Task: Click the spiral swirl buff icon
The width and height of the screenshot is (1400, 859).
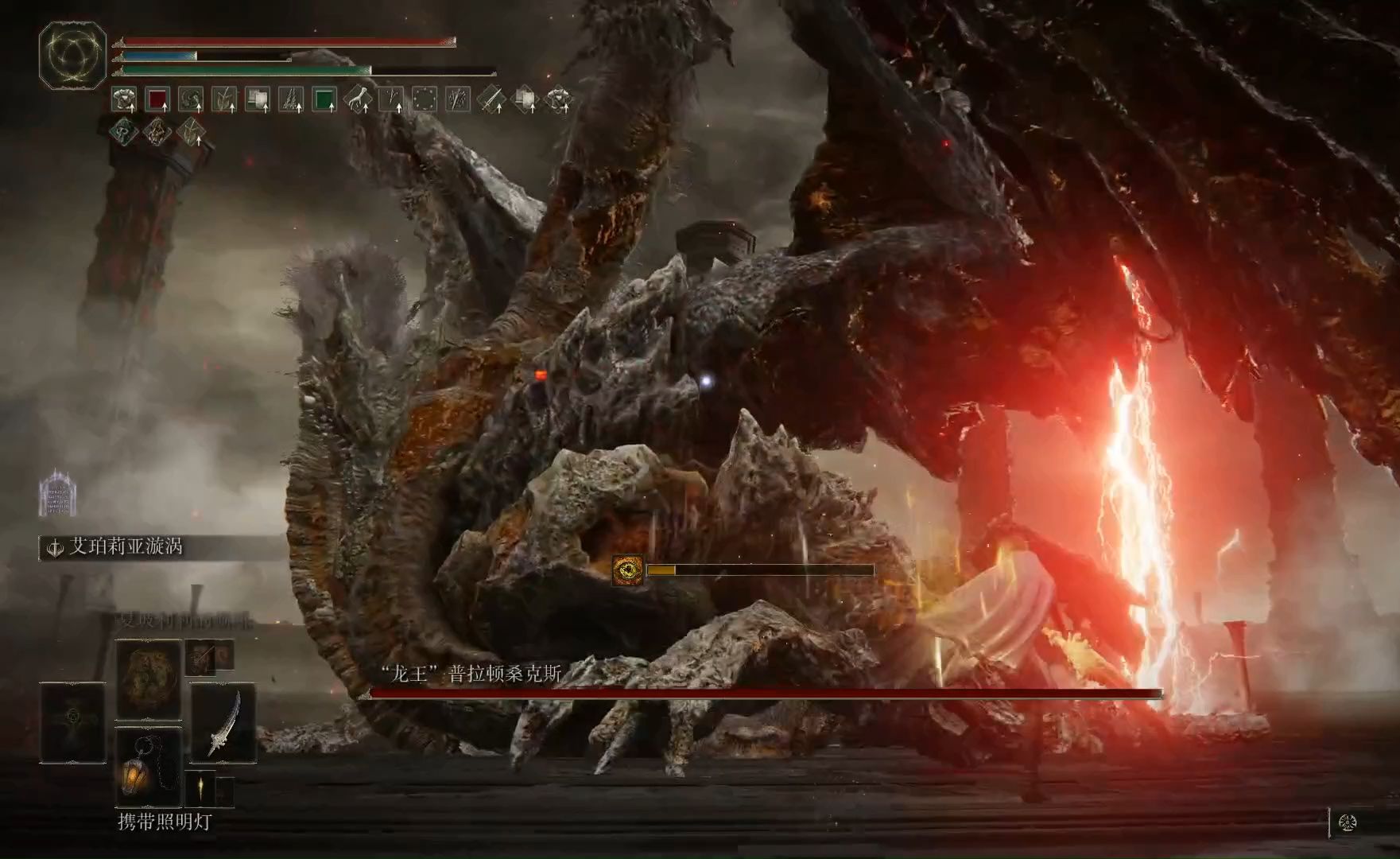Action: pyautogui.click(x=191, y=99)
